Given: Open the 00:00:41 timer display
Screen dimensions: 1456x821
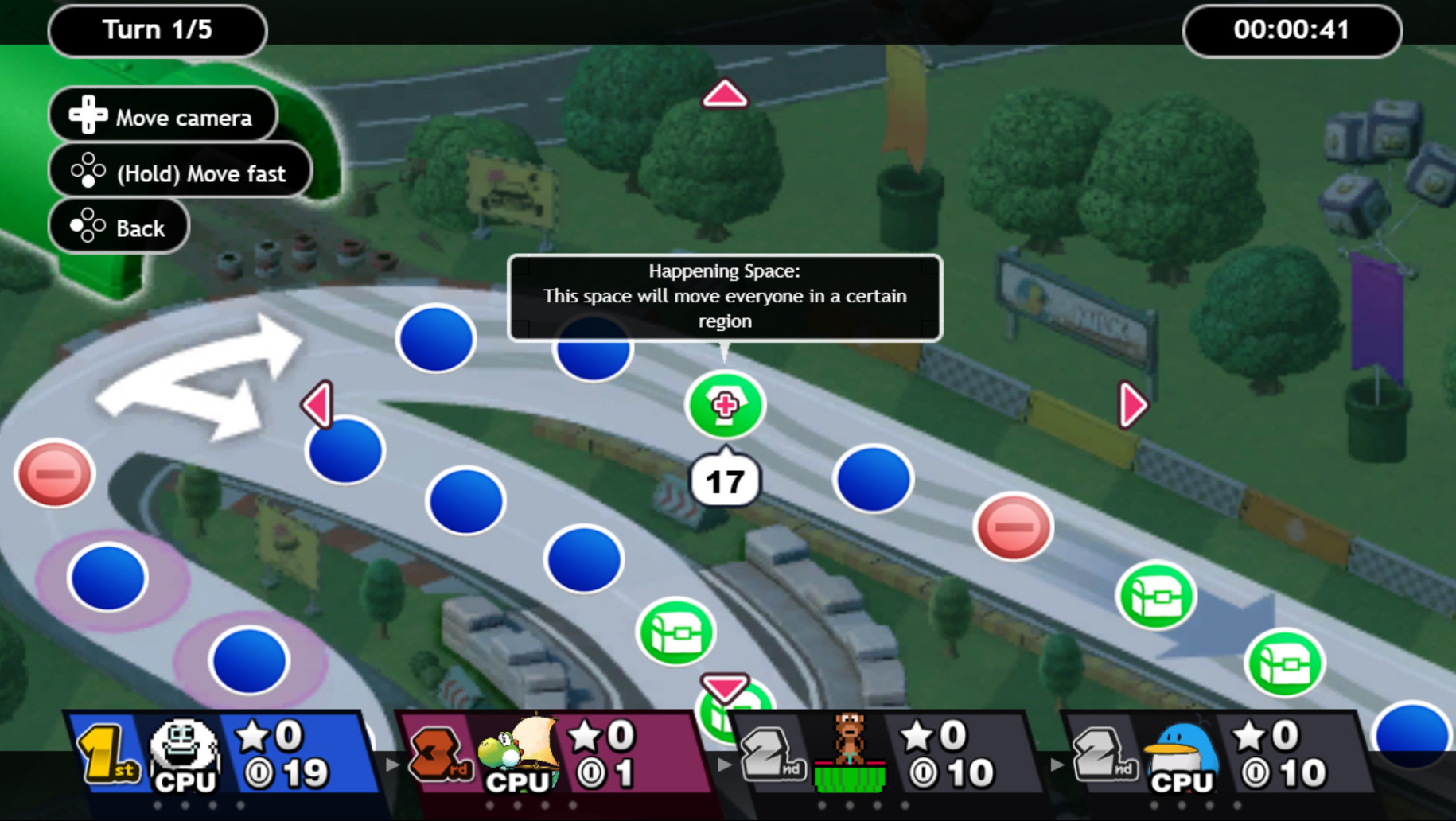Looking at the screenshot, I should click(x=1291, y=30).
